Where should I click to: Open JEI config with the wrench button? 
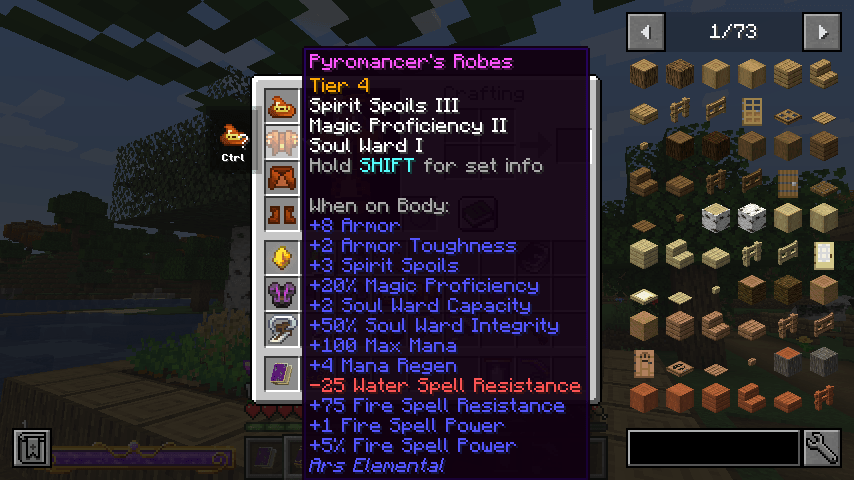(x=821, y=448)
